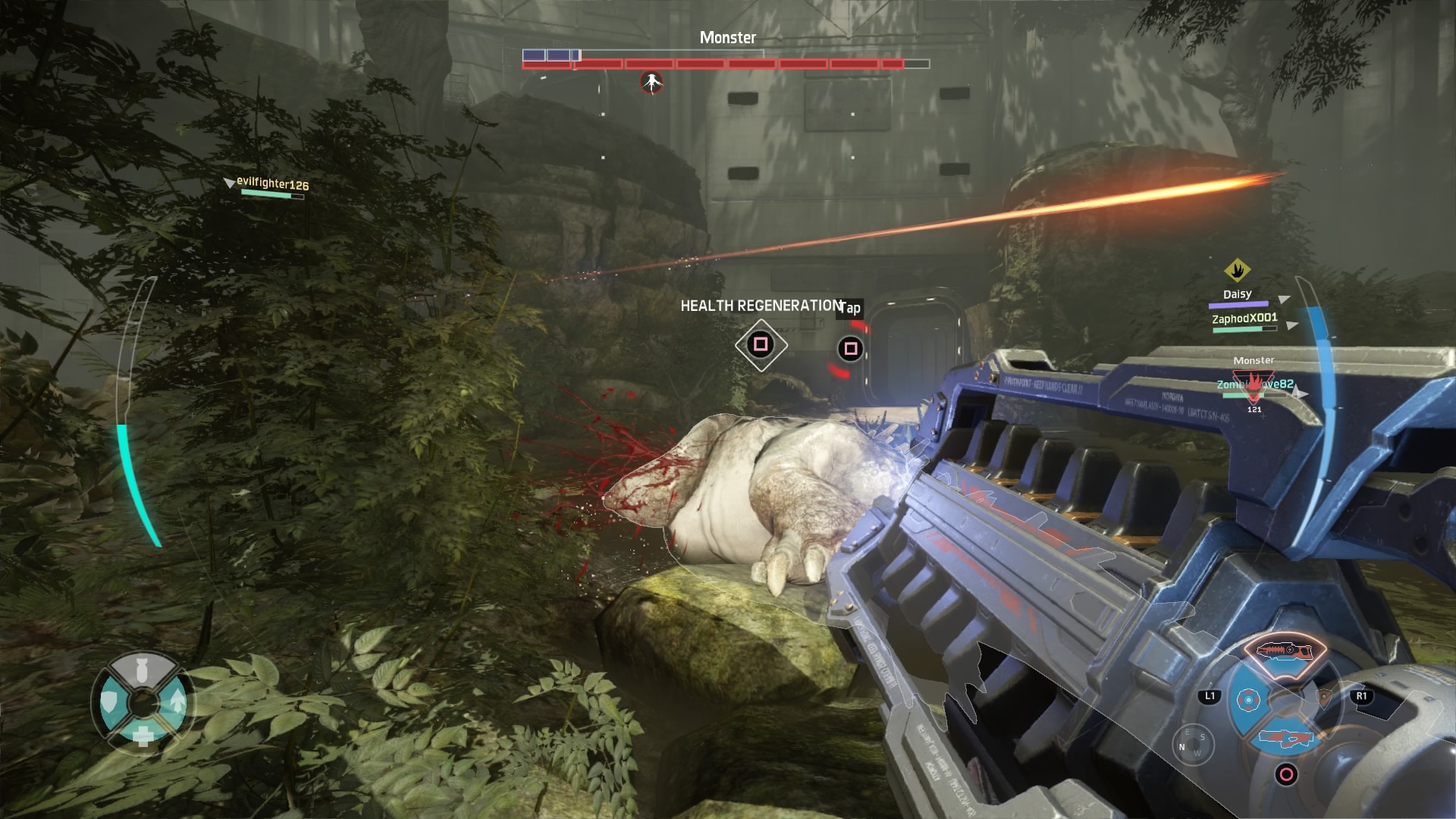Click the monster silhouette icon under the Monster bar

click(651, 82)
